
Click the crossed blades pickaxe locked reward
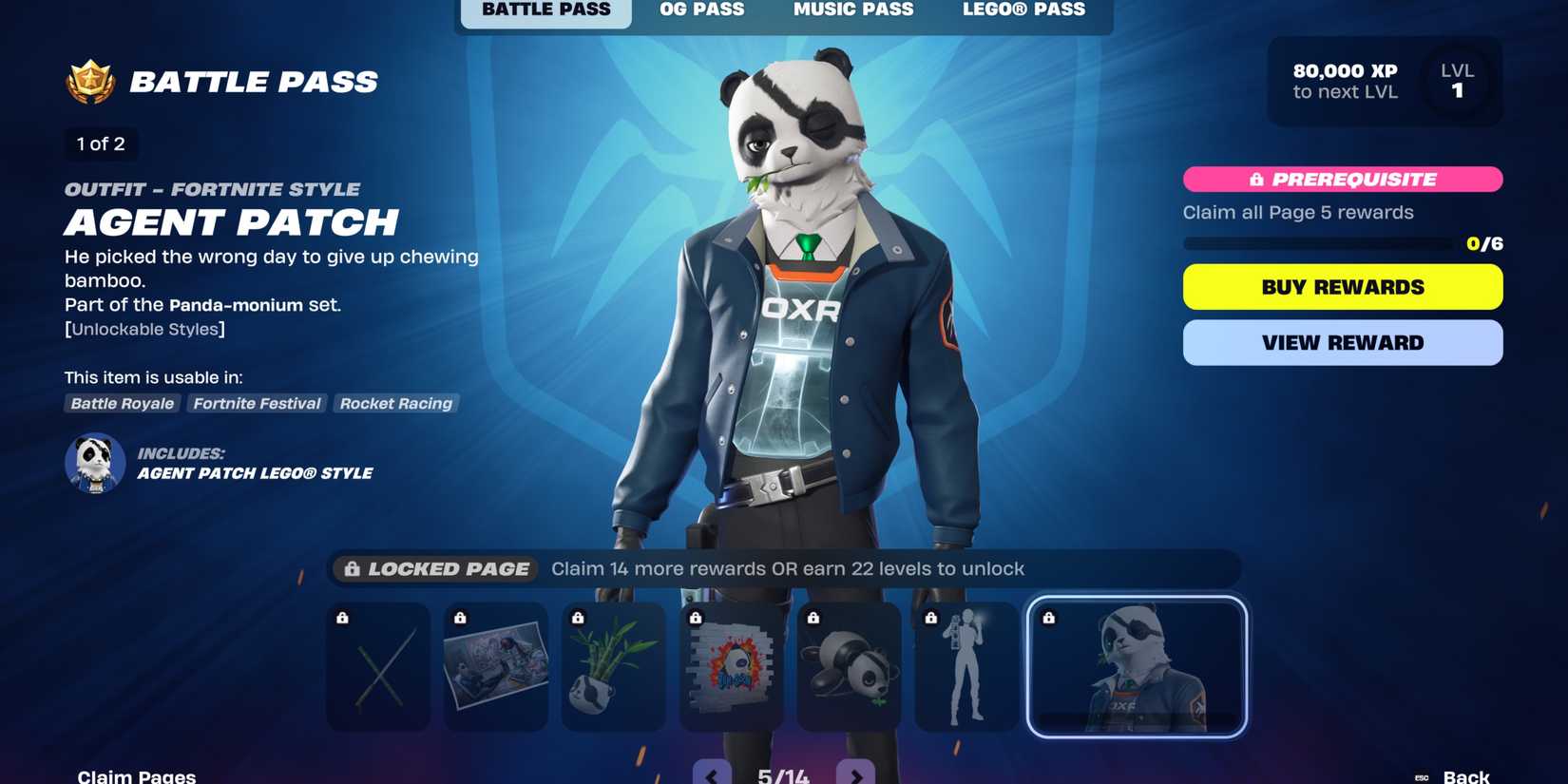coord(376,666)
